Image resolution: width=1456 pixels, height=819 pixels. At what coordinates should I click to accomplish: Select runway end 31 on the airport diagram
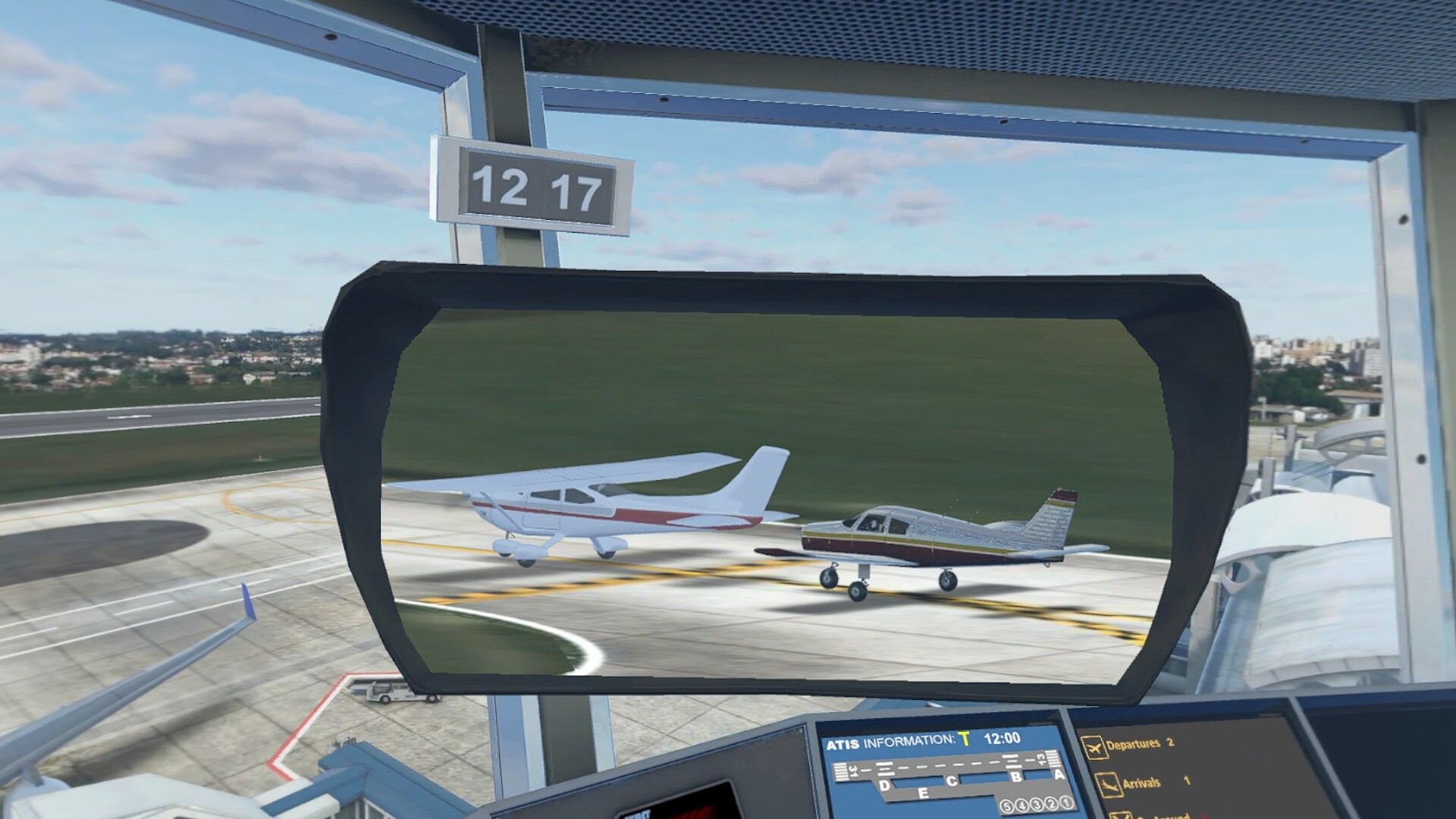pyautogui.click(x=854, y=770)
